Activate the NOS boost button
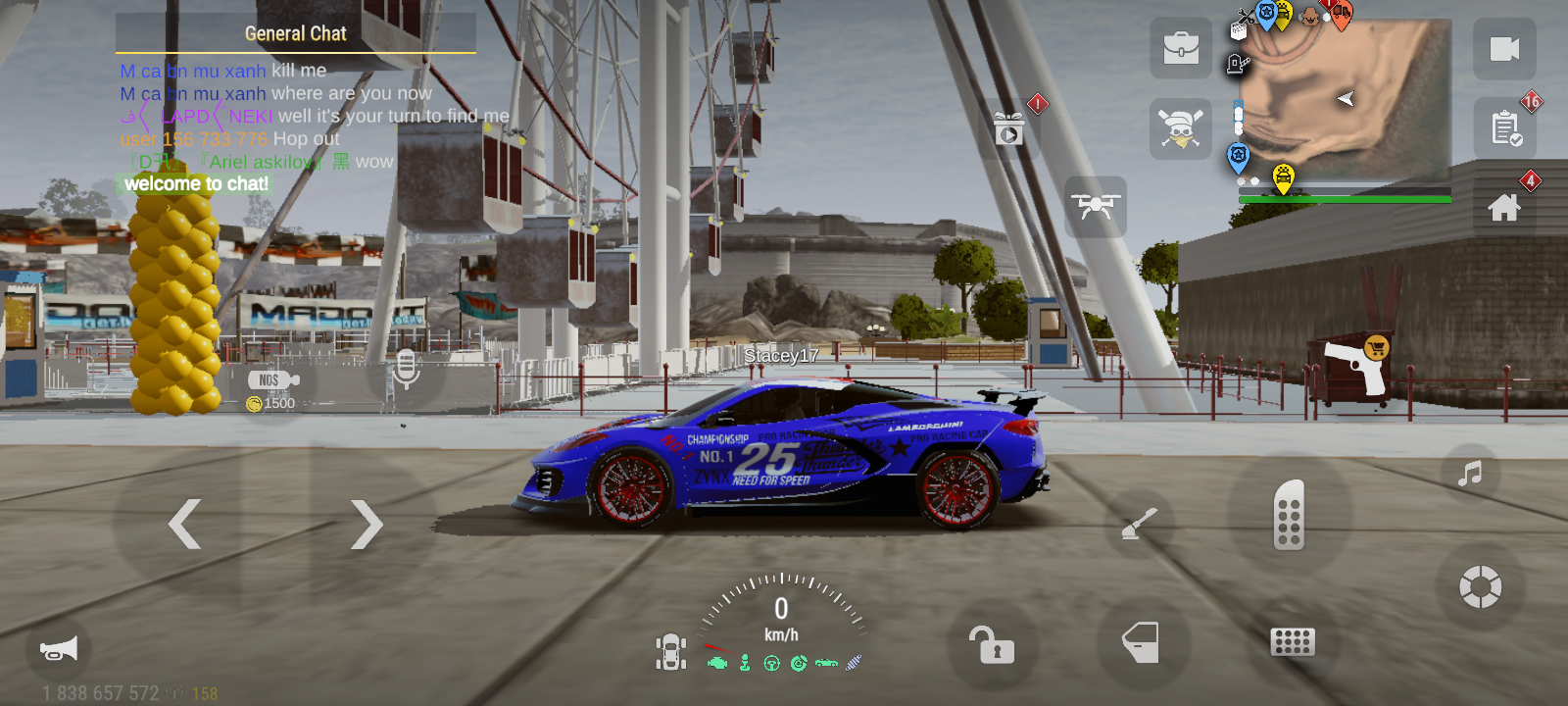This screenshot has width=1568, height=706. point(272,380)
